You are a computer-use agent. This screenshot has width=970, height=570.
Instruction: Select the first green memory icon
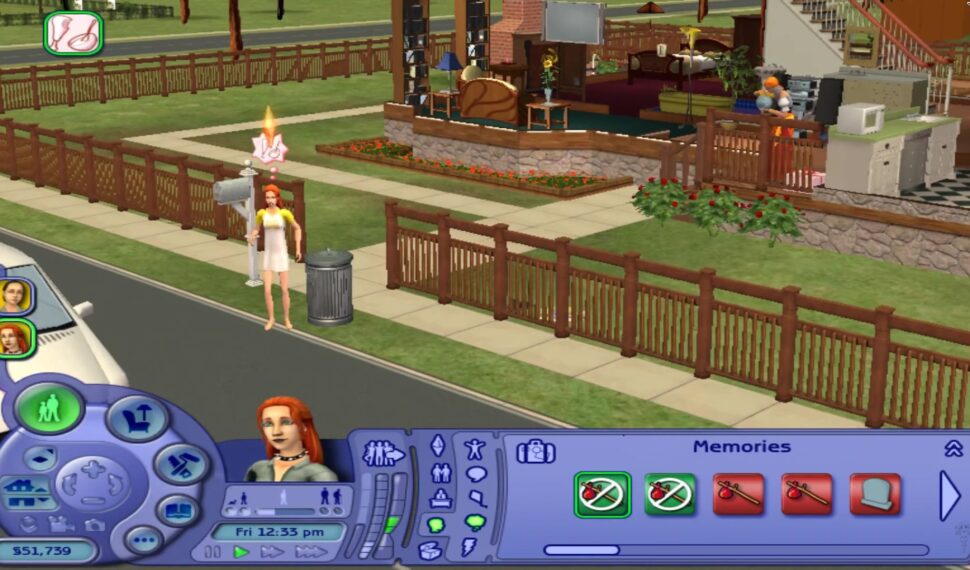coord(602,494)
